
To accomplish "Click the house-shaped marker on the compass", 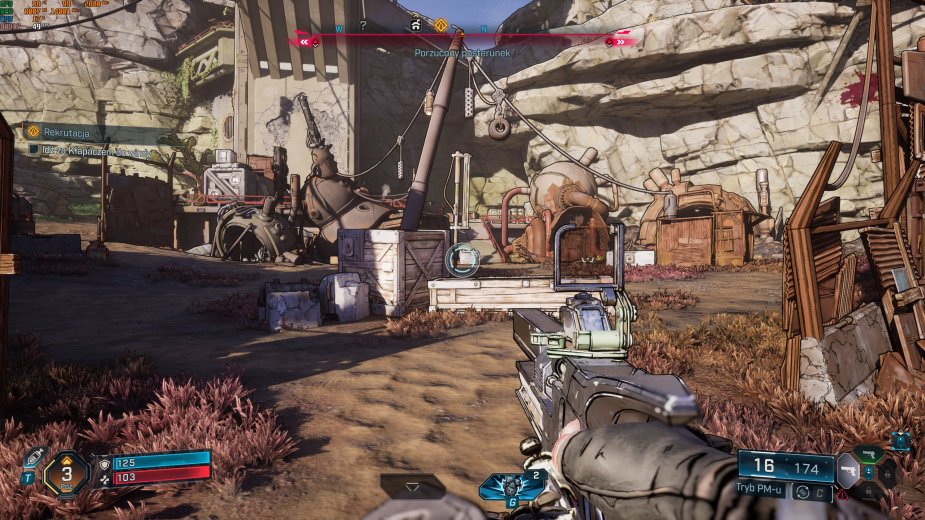I will click(414, 24).
